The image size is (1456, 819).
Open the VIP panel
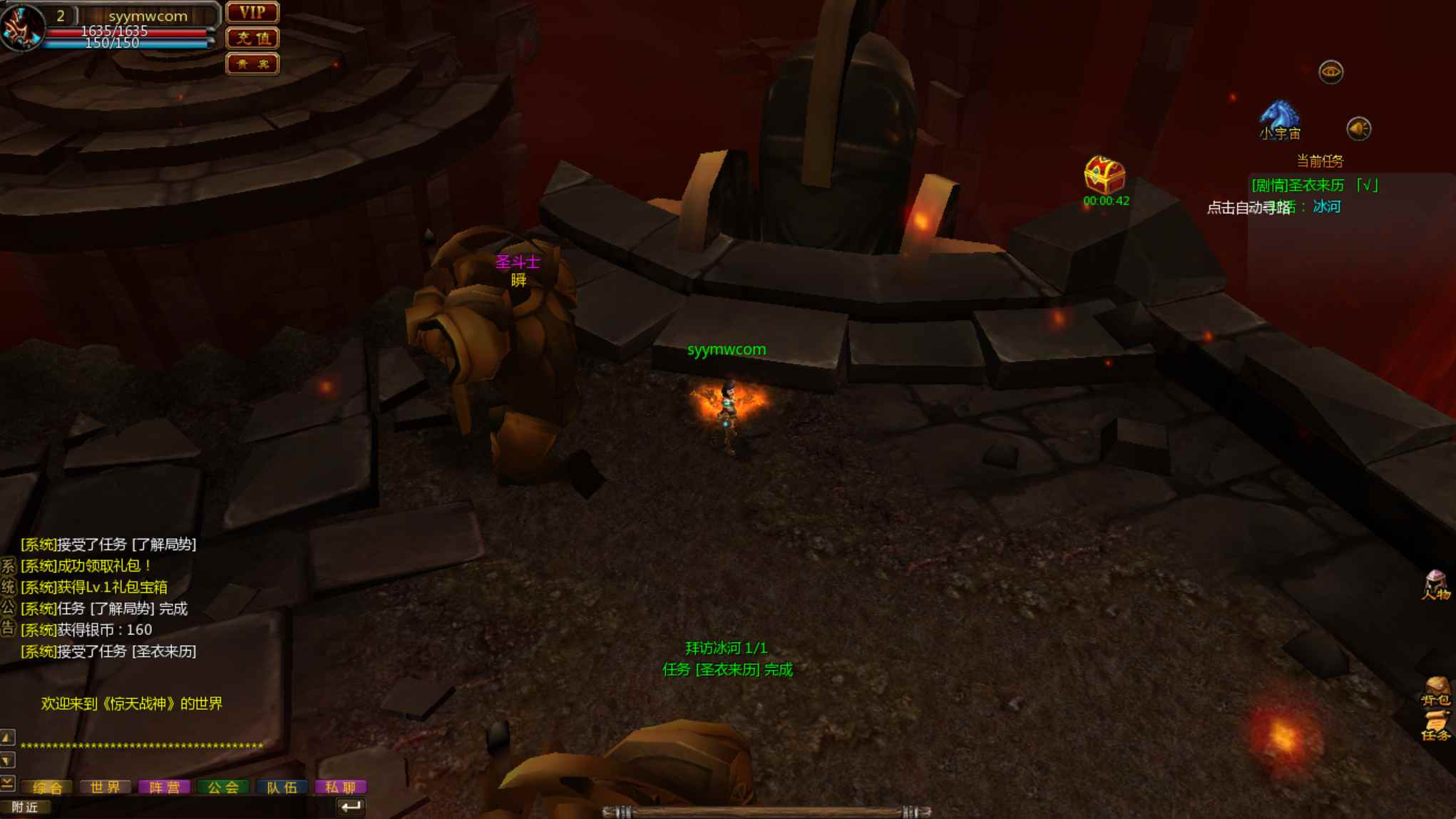click(252, 13)
